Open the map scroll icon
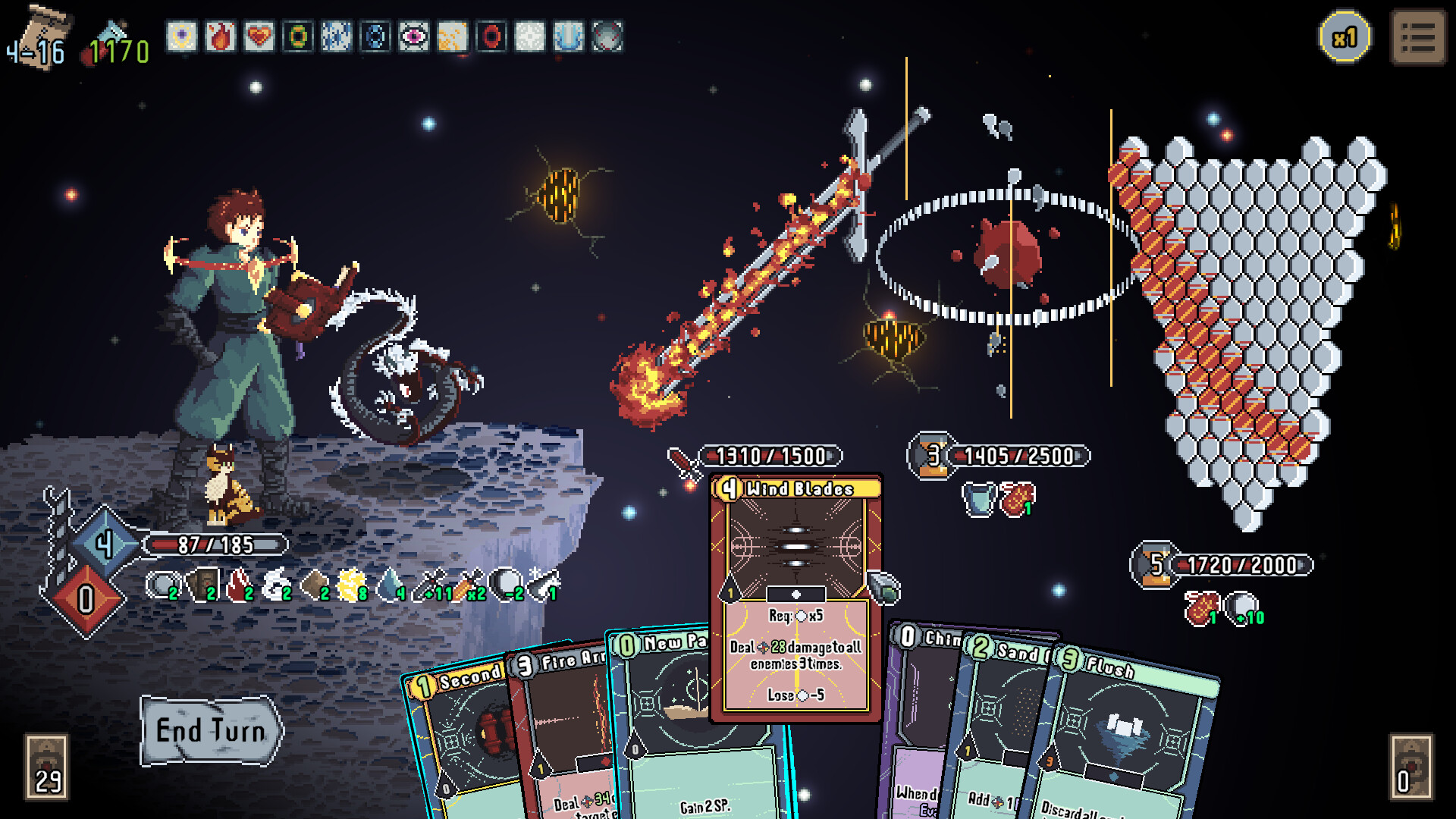Image resolution: width=1456 pixels, height=819 pixels. 39,36
